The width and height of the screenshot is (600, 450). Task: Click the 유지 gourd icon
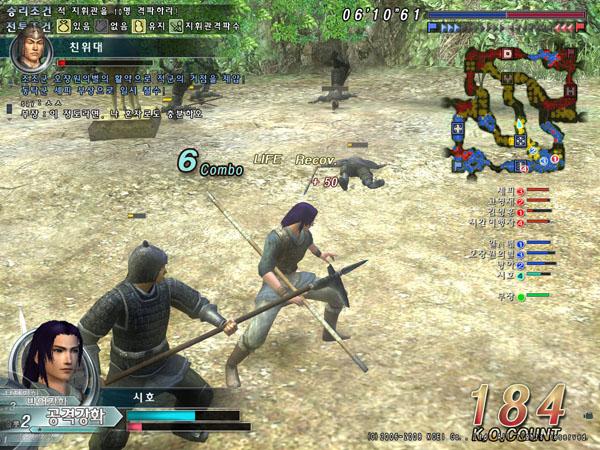tap(140, 26)
